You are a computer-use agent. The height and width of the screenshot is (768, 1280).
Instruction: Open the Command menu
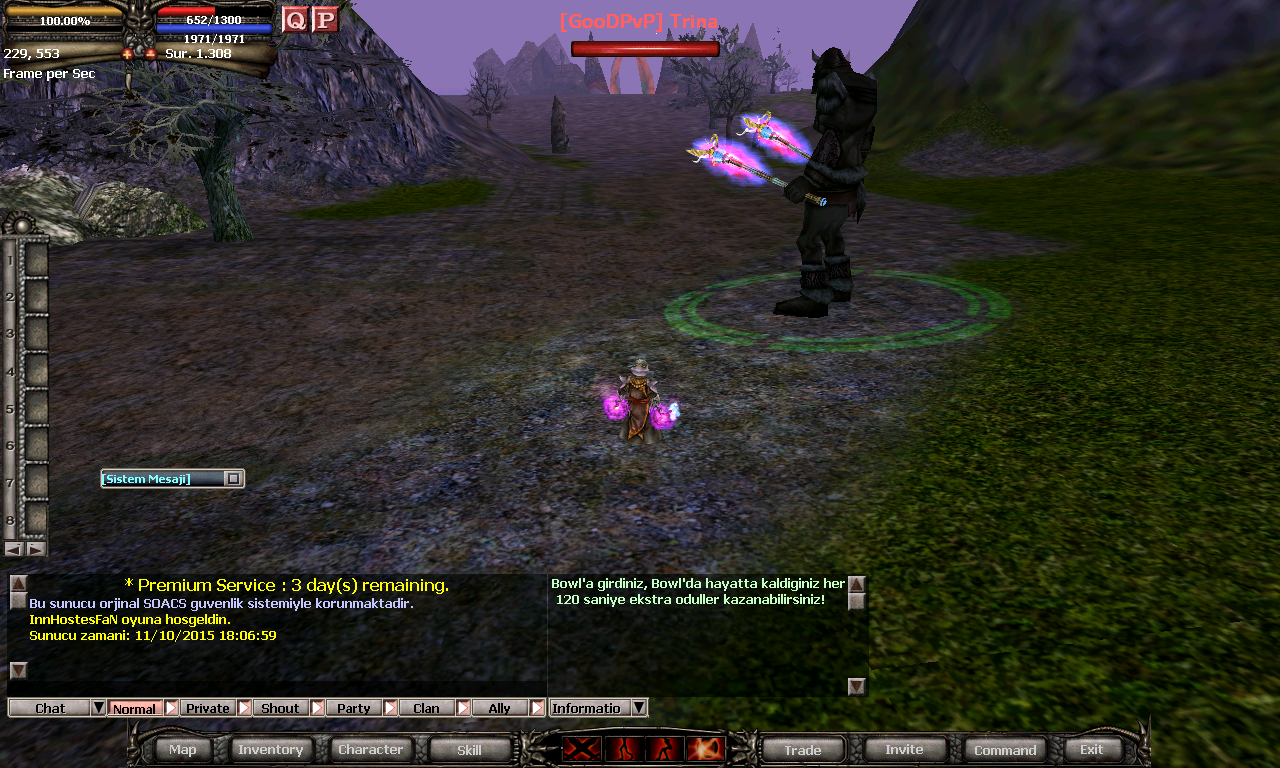point(1005,749)
